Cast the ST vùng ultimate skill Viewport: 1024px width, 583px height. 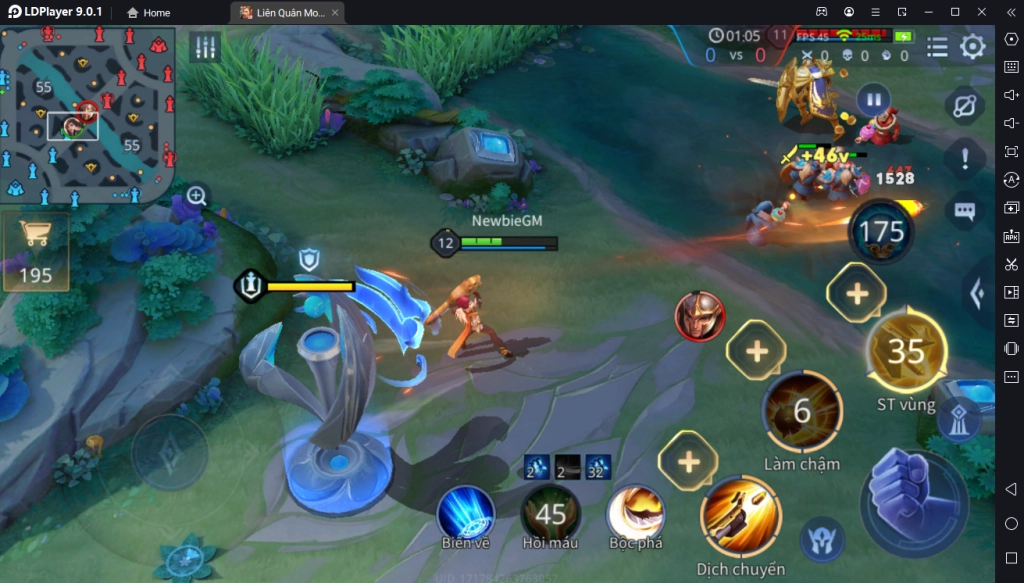[x=906, y=351]
